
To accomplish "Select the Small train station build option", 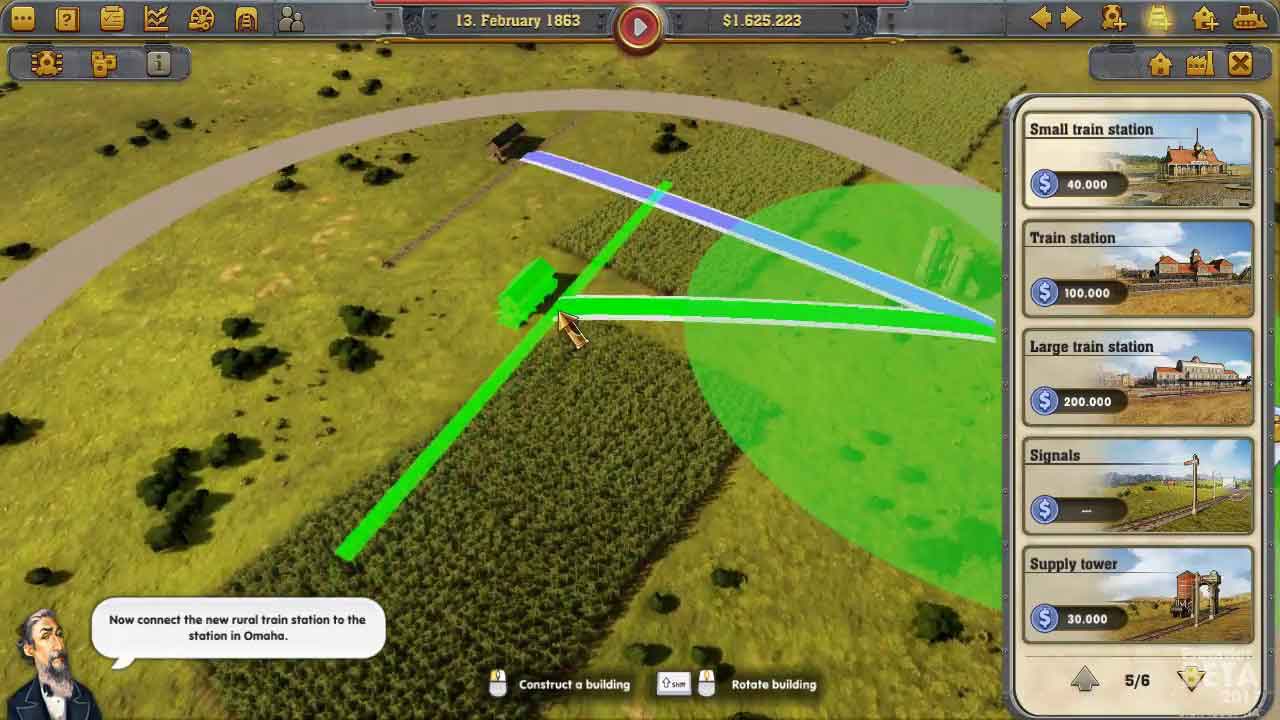I will click(x=1138, y=160).
